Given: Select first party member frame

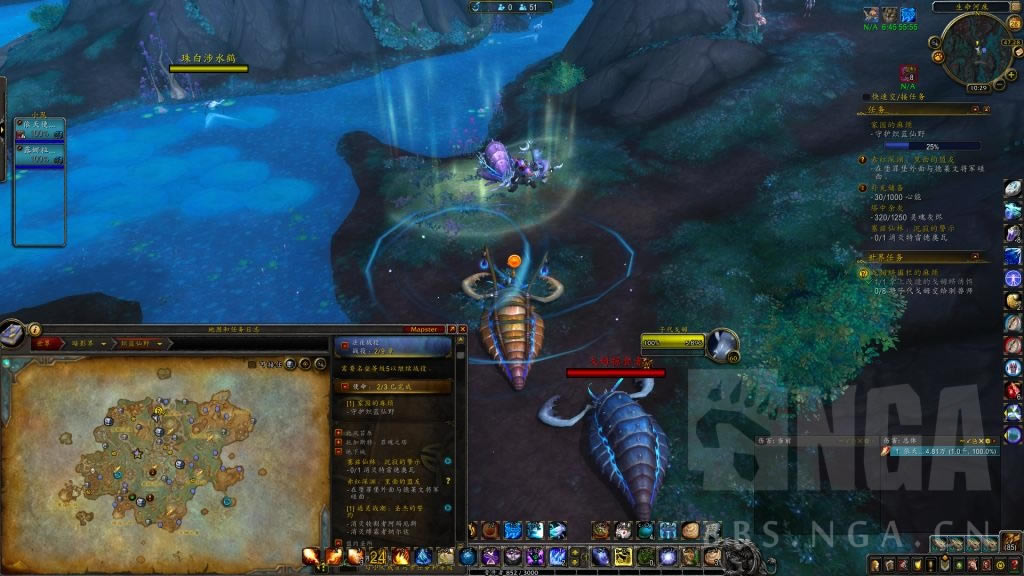Looking at the screenshot, I should (x=40, y=129).
